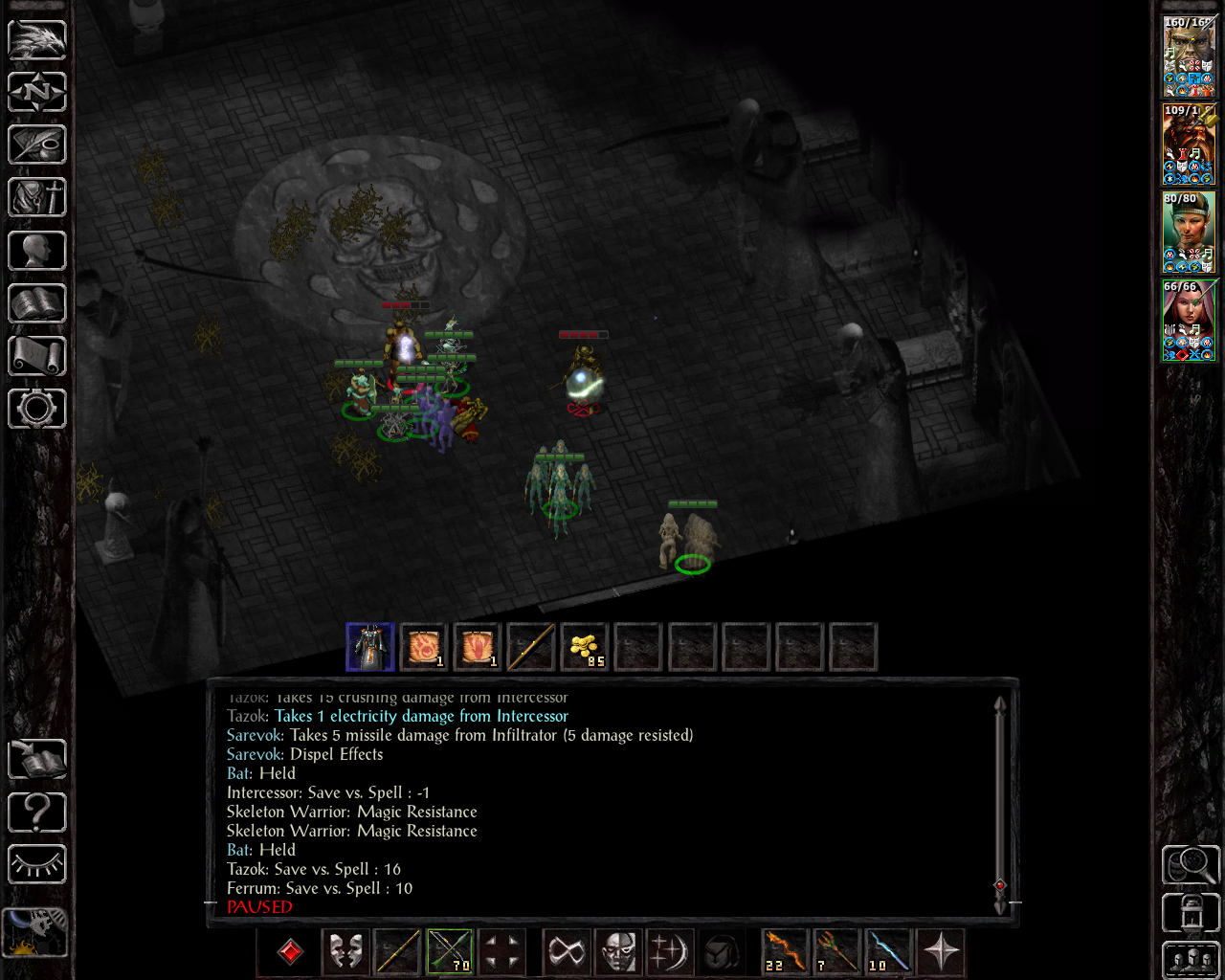Toggle the magnifying glass highlight button
The width and height of the screenshot is (1225, 980).
click(x=1190, y=865)
